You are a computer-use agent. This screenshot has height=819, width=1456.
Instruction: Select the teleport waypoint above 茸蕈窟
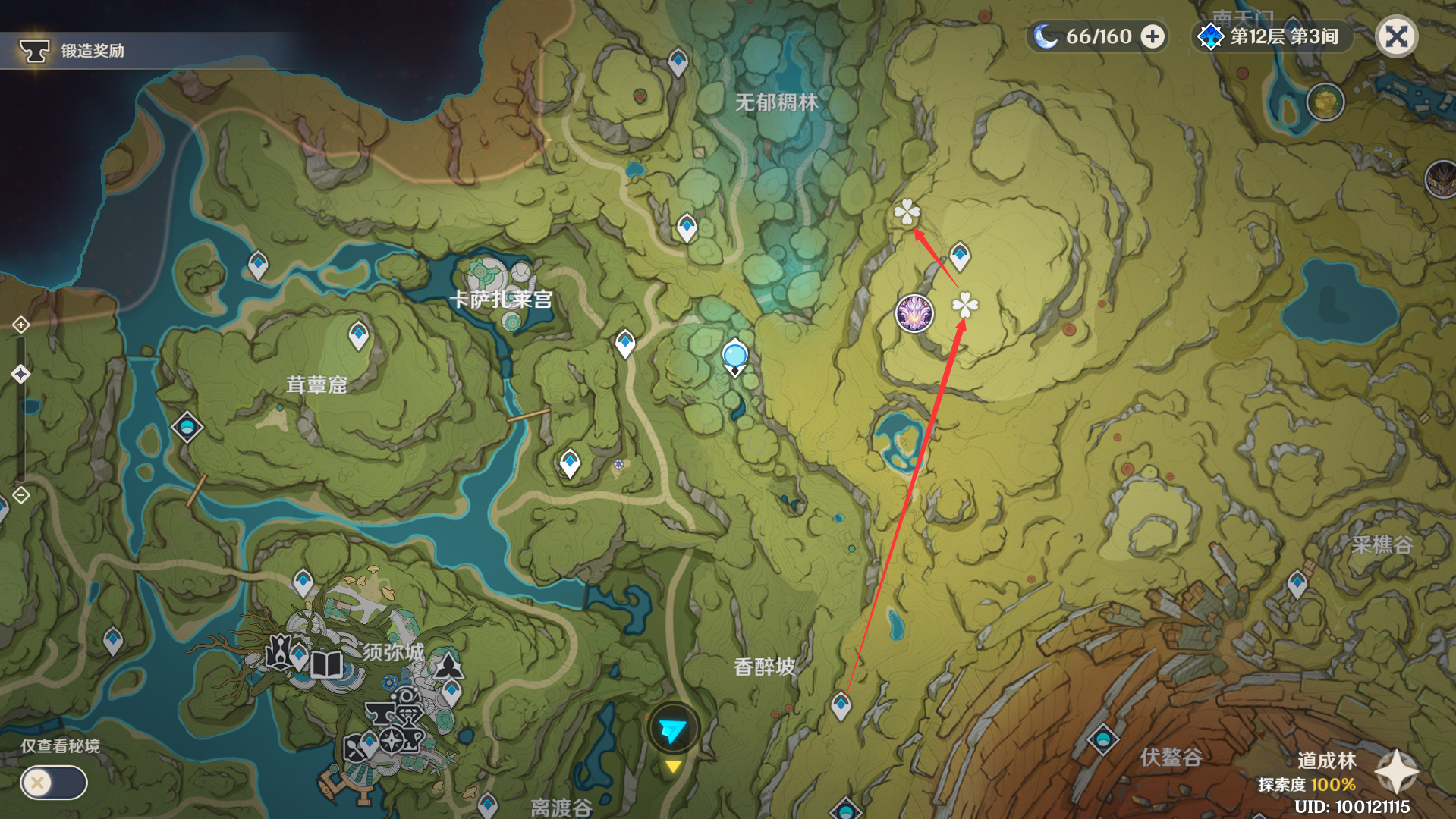point(358,334)
